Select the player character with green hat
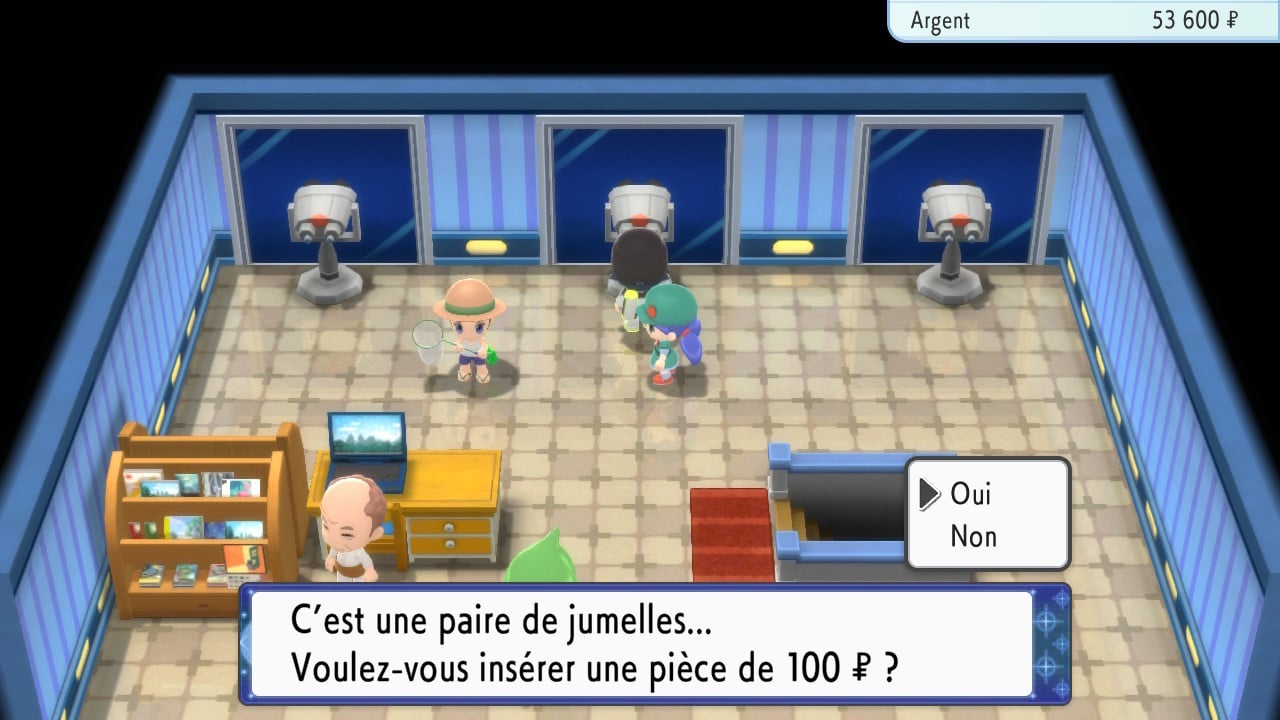1280x720 pixels. (x=668, y=330)
